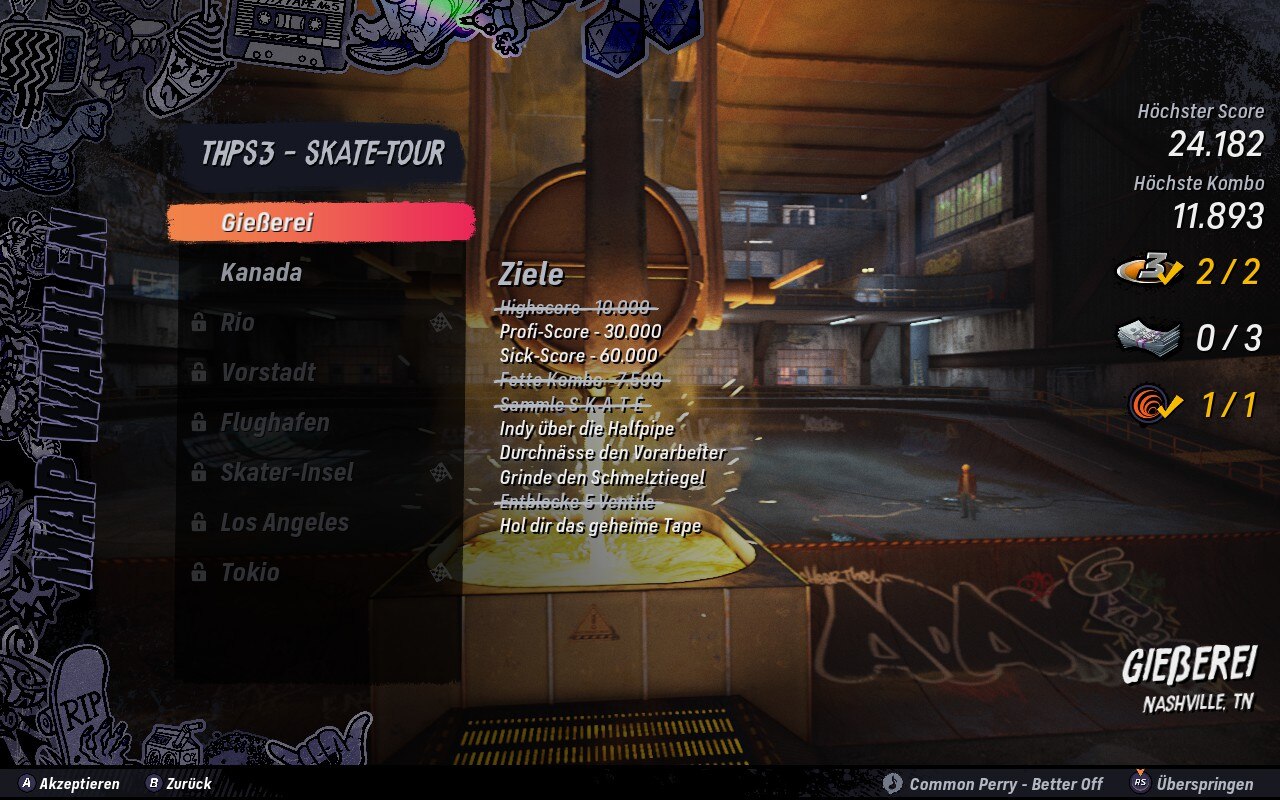Select the Gießerei level entry
Image resolution: width=1280 pixels, height=800 pixels.
(x=320, y=222)
